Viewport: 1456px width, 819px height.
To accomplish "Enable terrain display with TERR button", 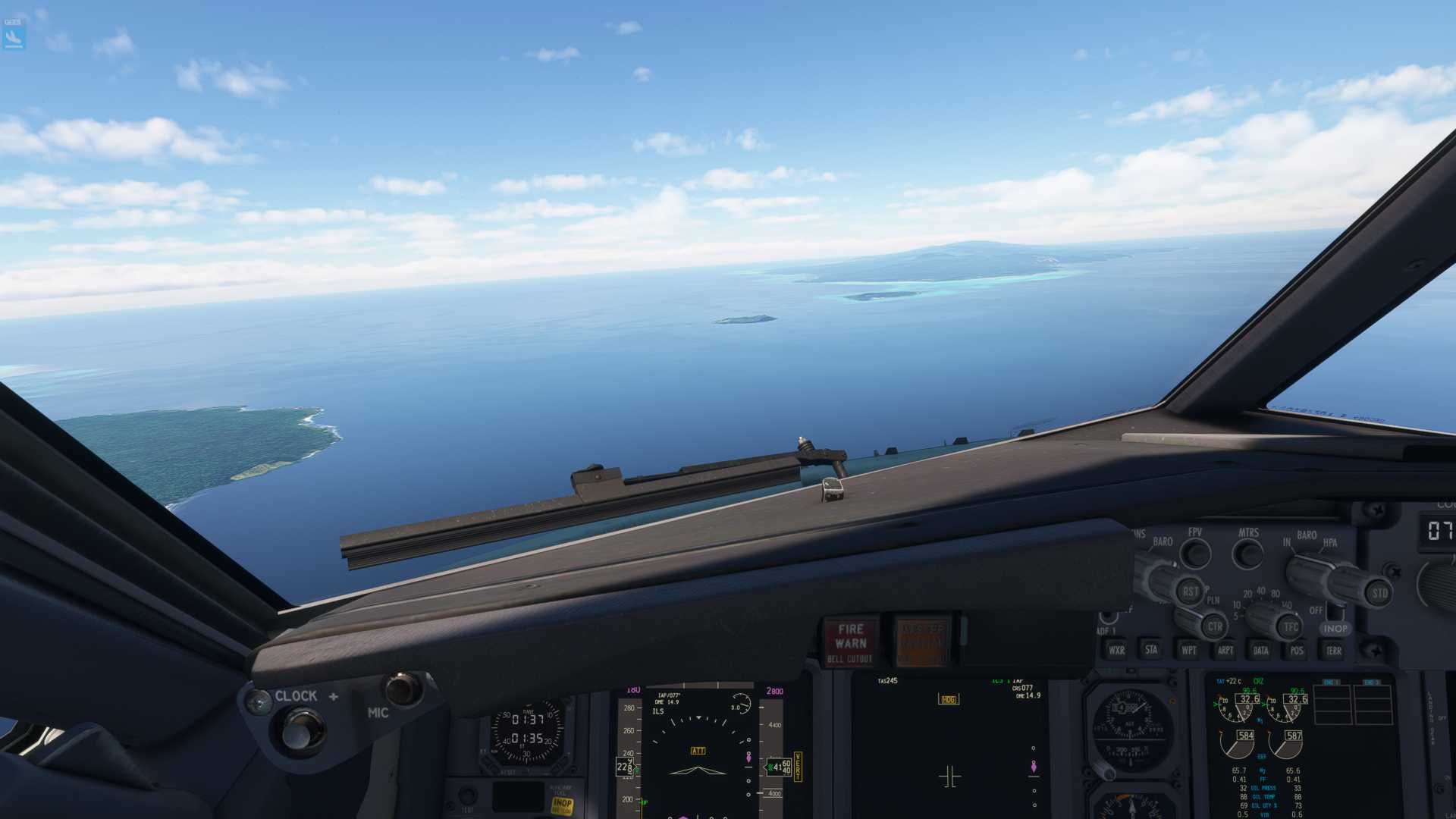I will click(1333, 650).
